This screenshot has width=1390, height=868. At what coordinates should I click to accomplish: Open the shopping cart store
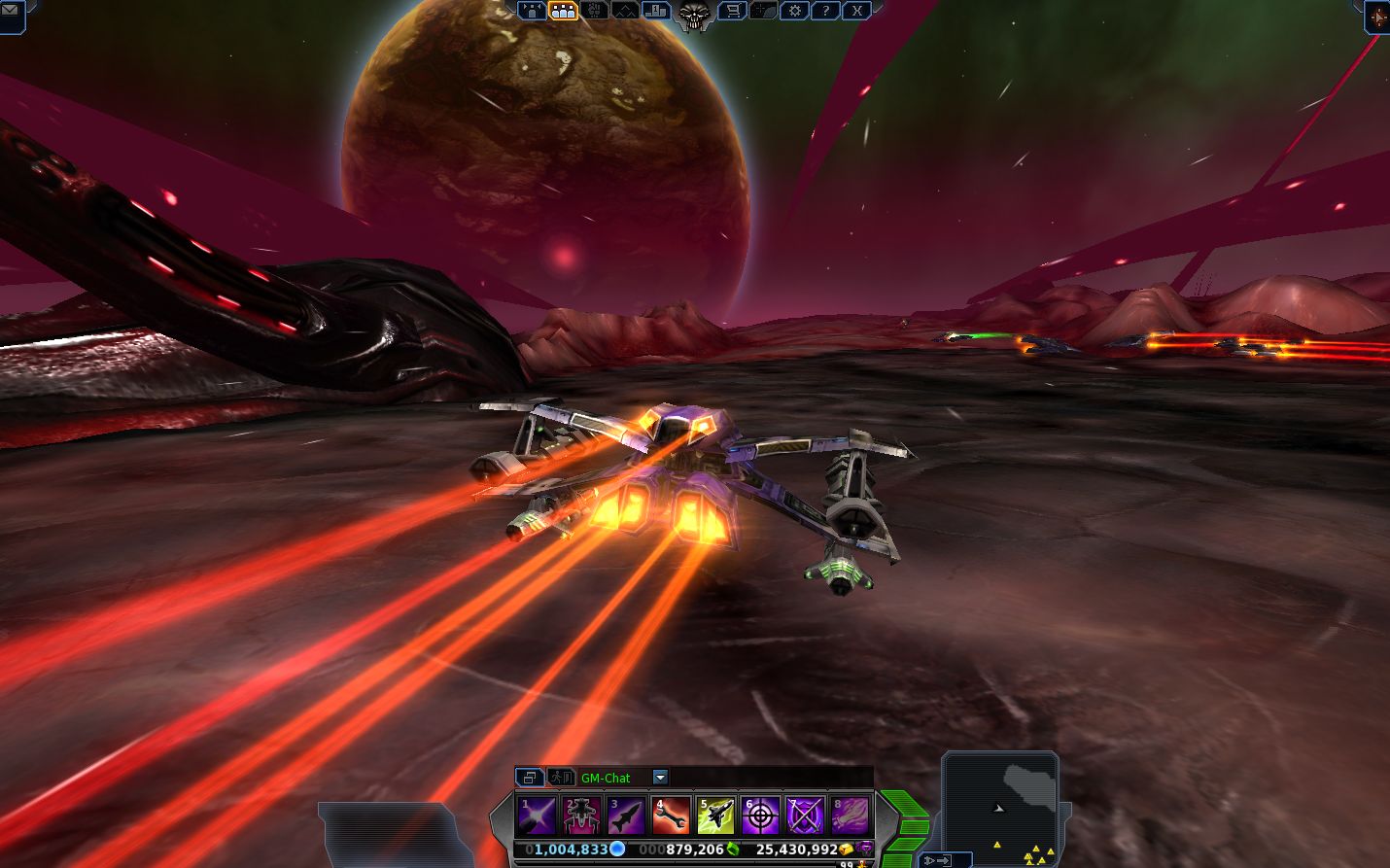(732, 11)
